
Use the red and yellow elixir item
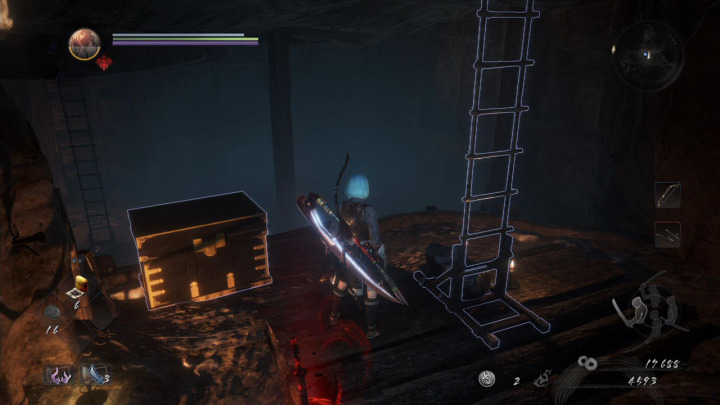(x=81, y=283)
